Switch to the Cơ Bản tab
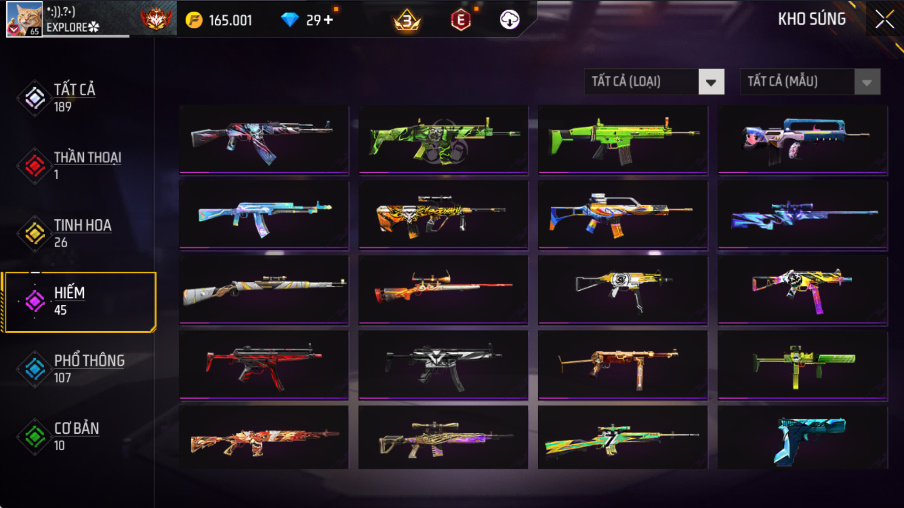This screenshot has height=508, width=904. 78,435
